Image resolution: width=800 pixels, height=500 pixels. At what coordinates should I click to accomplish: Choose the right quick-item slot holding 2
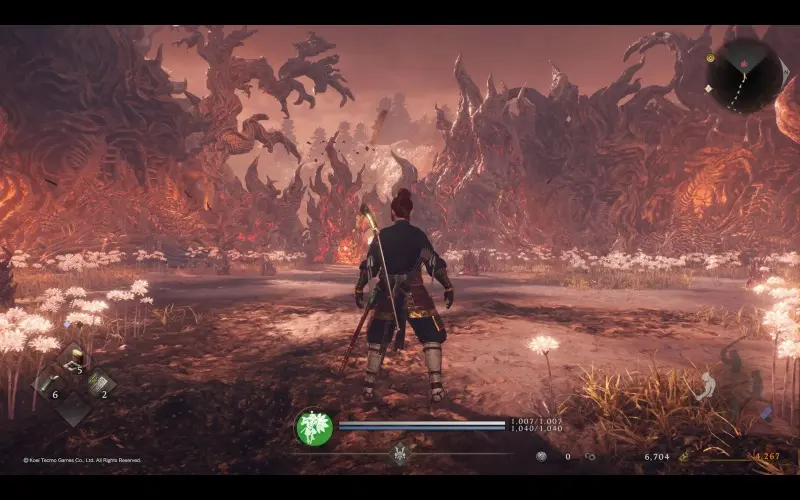[97, 383]
